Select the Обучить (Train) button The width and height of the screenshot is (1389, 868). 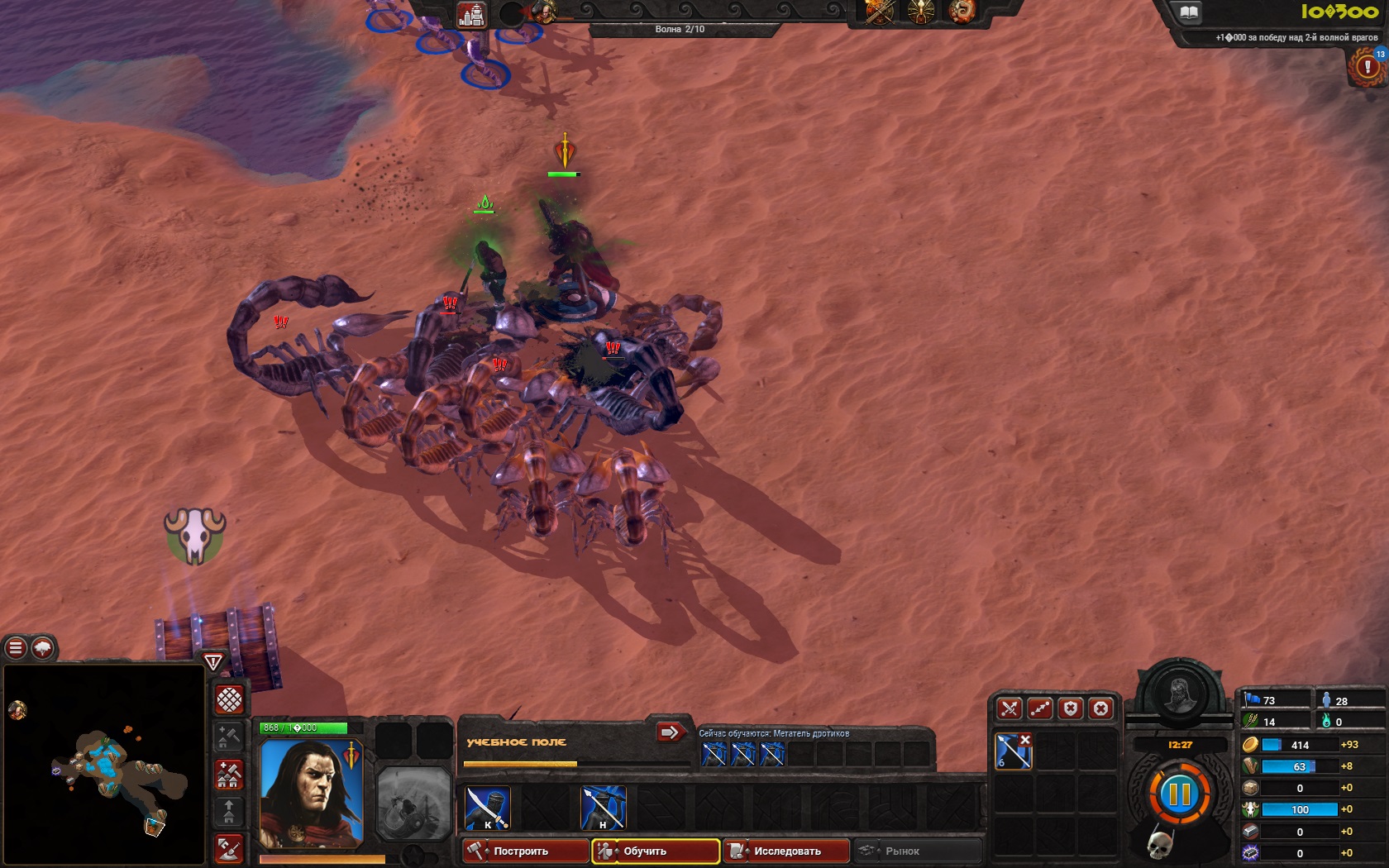655,851
